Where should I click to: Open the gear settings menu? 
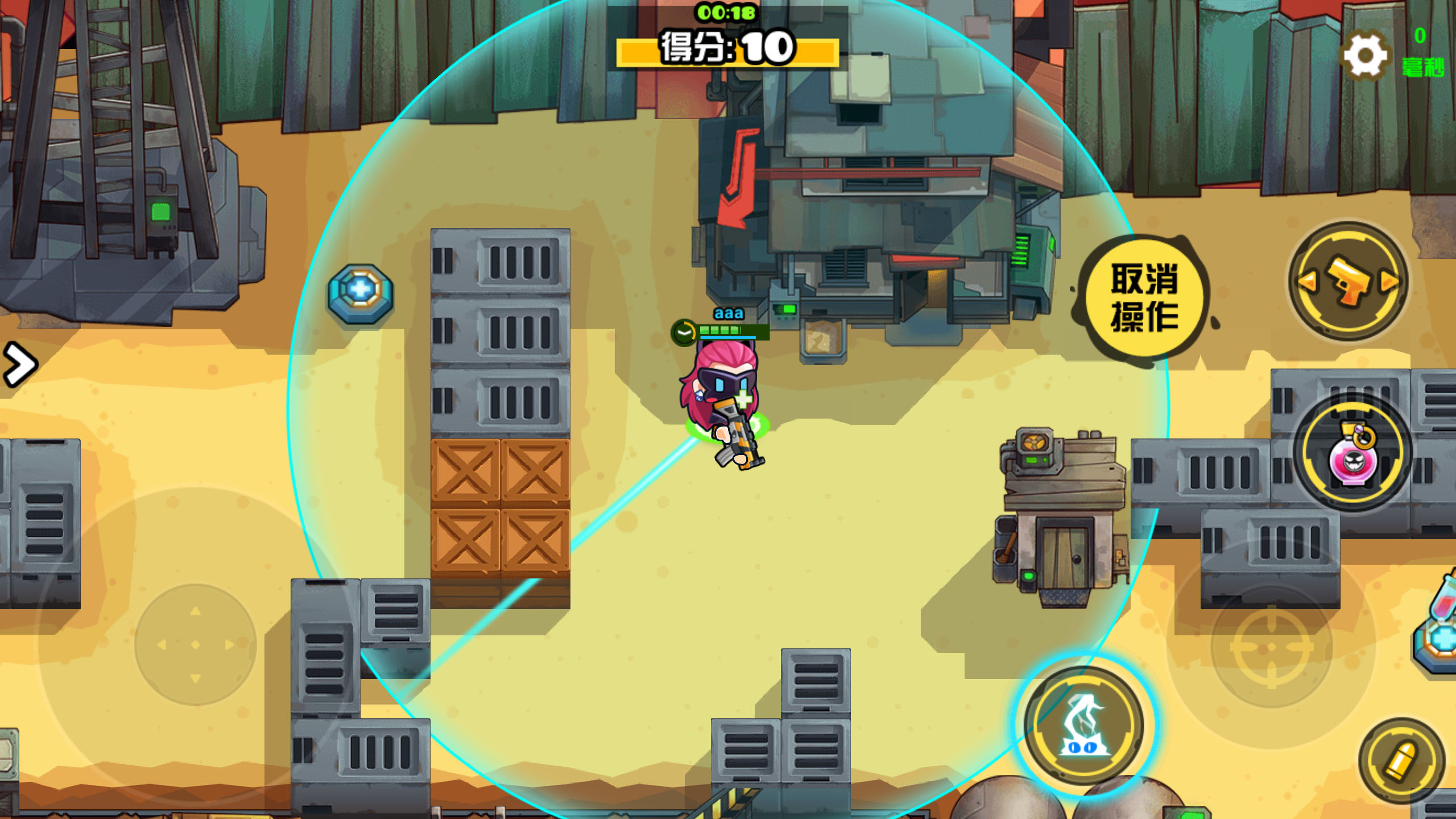pos(1365,56)
